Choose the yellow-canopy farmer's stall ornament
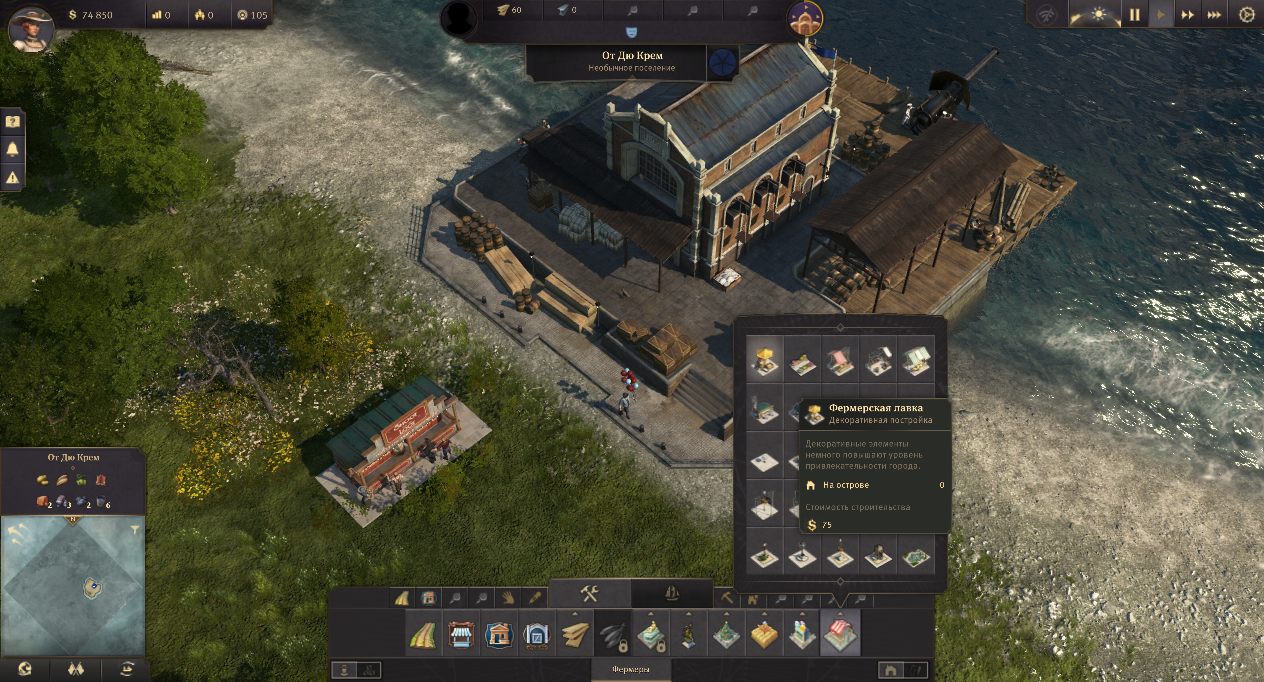The image size is (1264, 682). coord(765,360)
